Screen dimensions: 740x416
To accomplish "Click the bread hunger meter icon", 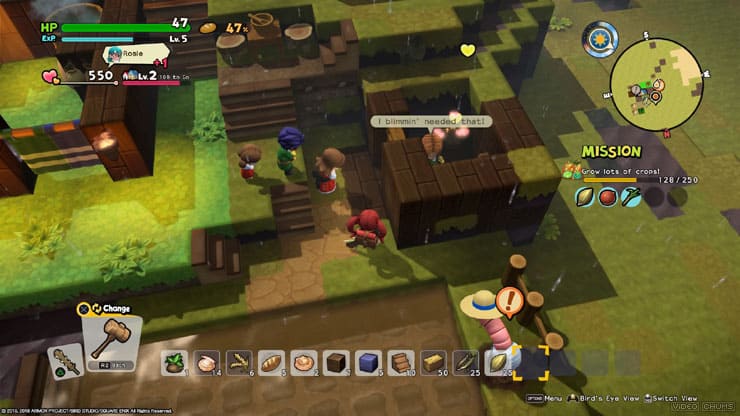I will coord(208,28).
